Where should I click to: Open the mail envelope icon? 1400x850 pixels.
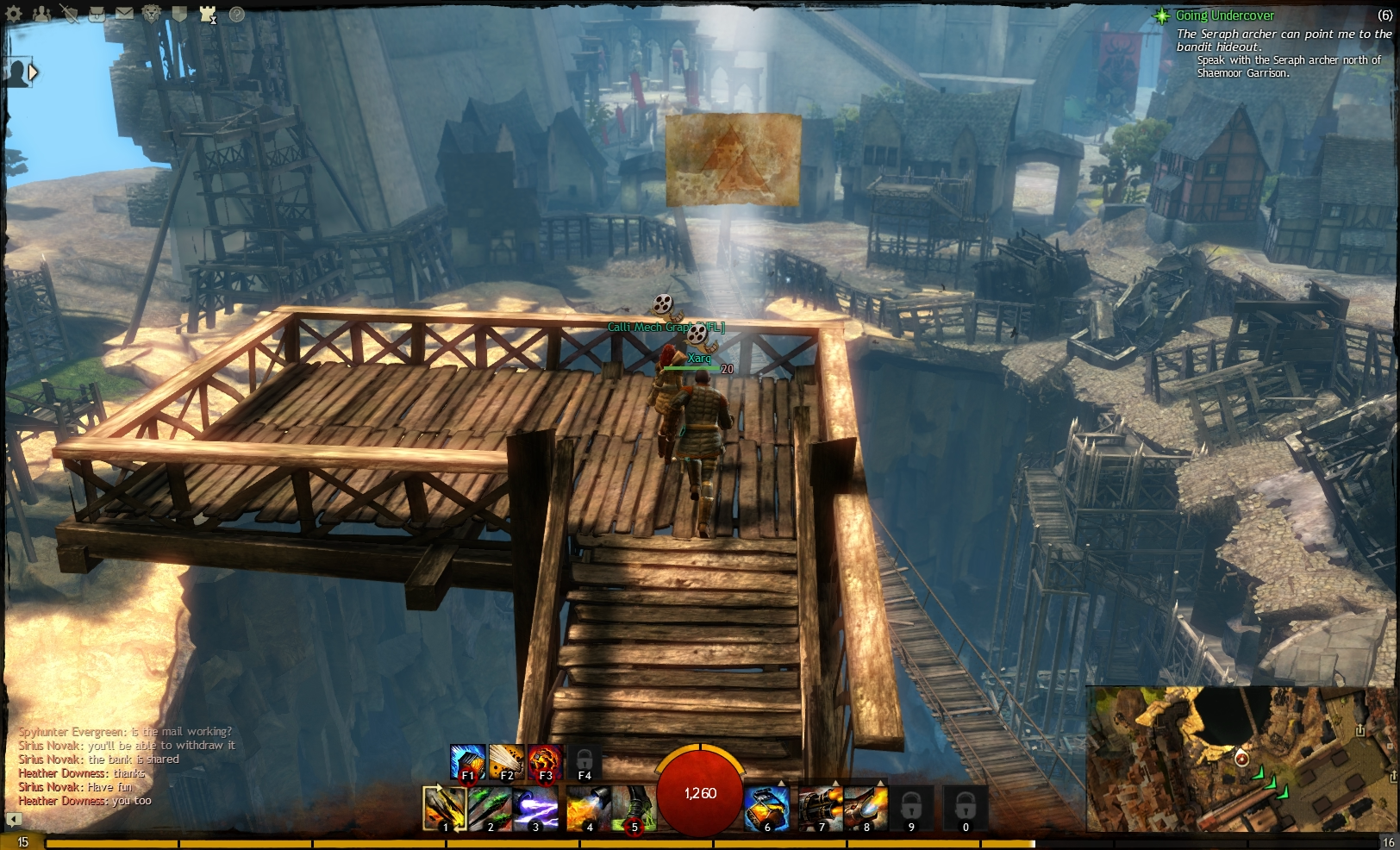click(x=124, y=13)
